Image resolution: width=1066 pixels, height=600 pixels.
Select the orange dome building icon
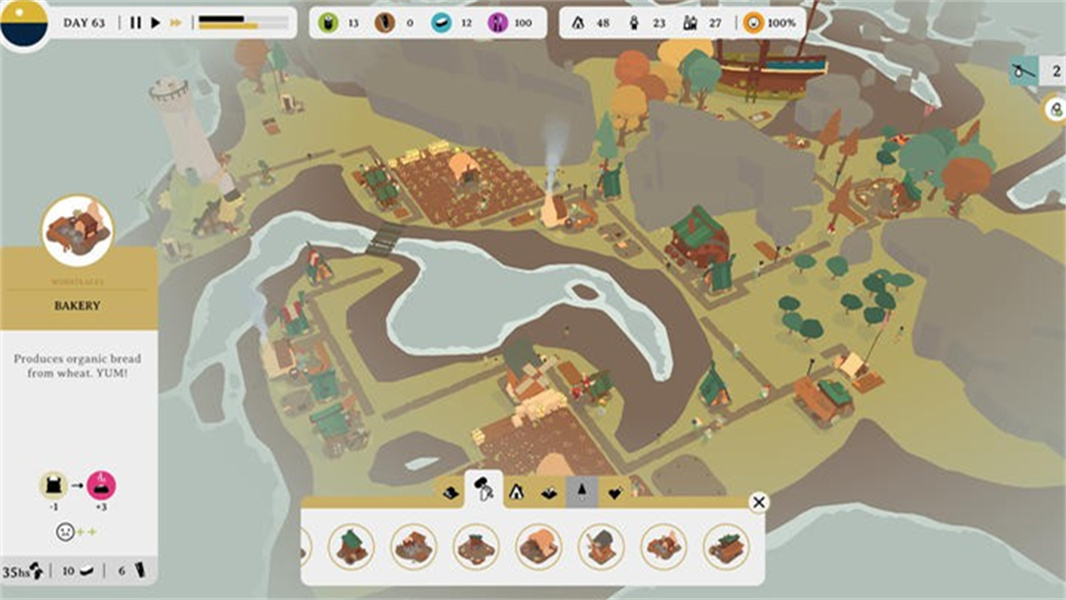pyautogui.click(x=539, y=546)
